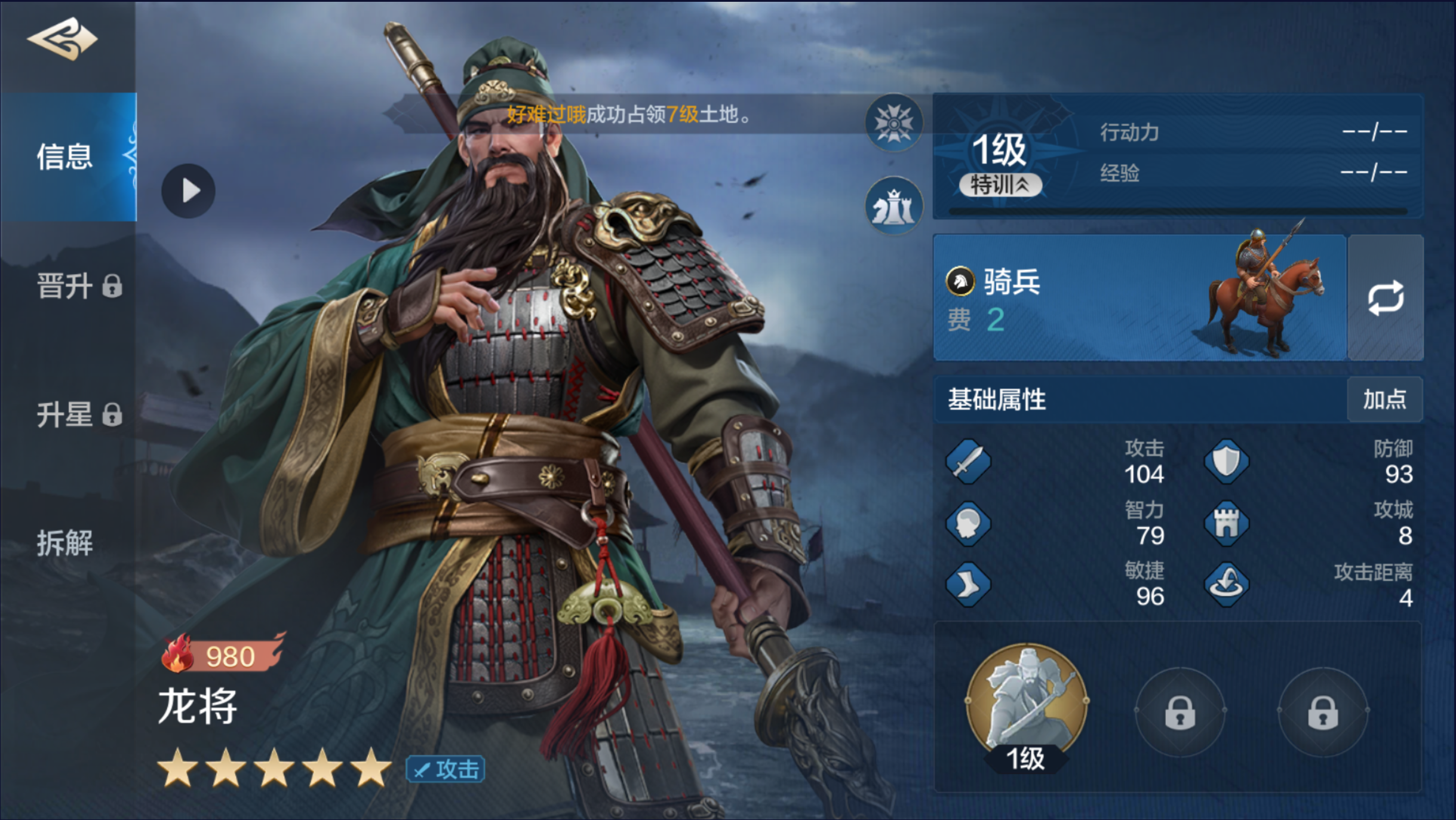Screen dimensions: 1456x820
Task: Select the locked 升星 tab
Action: click(x=78, y=414)
